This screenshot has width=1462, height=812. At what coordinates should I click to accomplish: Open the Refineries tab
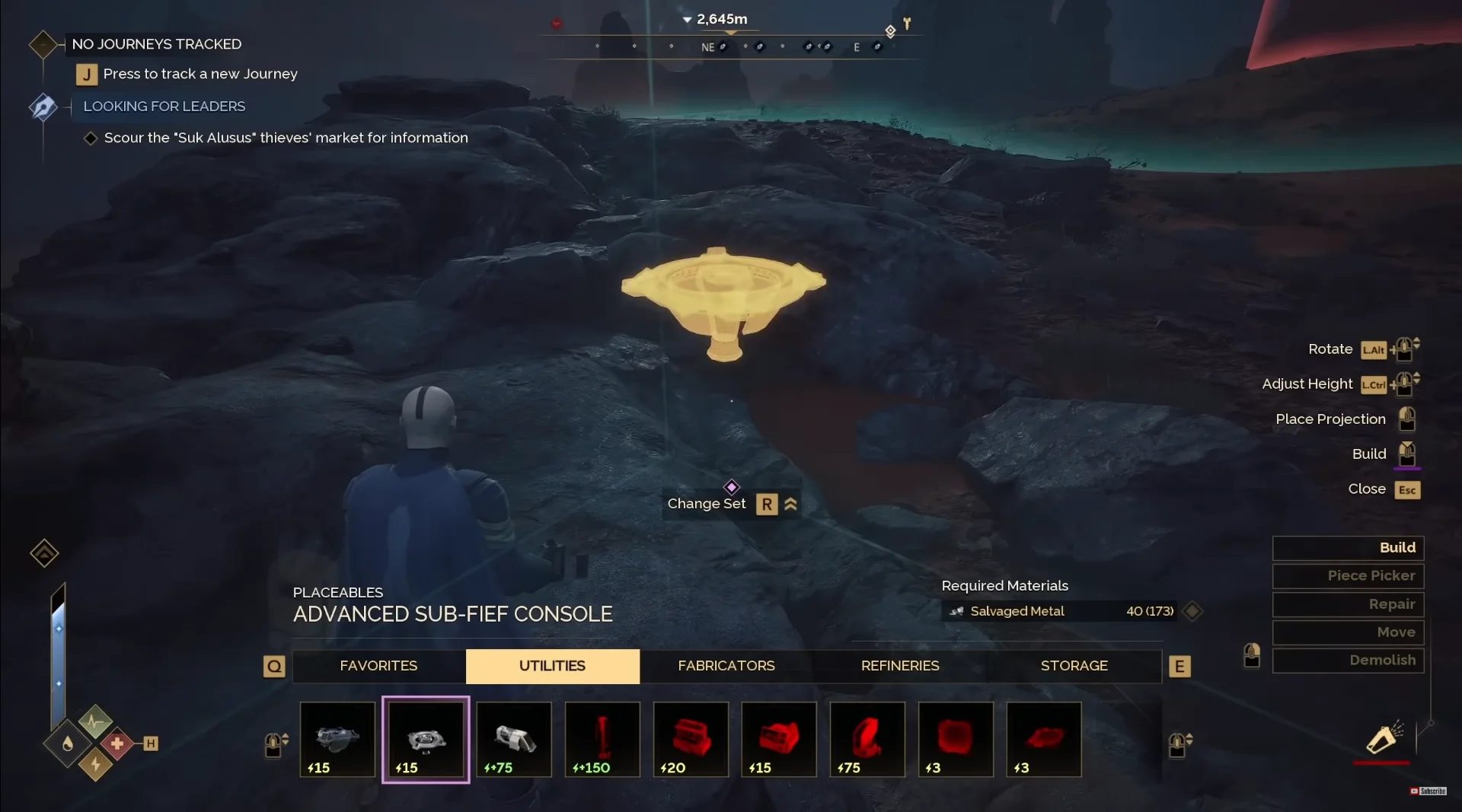tap(899, 666)
